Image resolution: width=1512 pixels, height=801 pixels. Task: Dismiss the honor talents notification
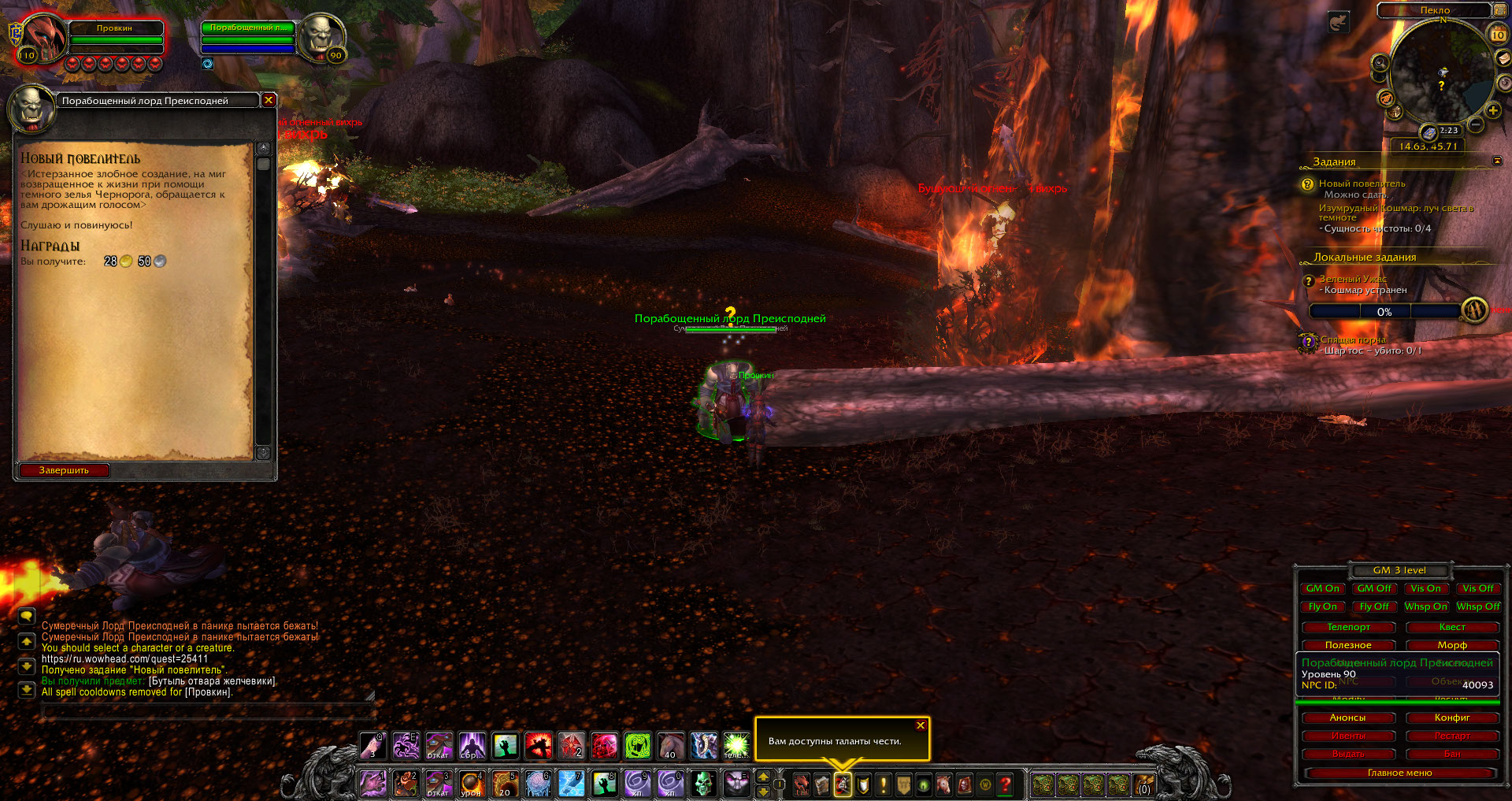point(921,725)
